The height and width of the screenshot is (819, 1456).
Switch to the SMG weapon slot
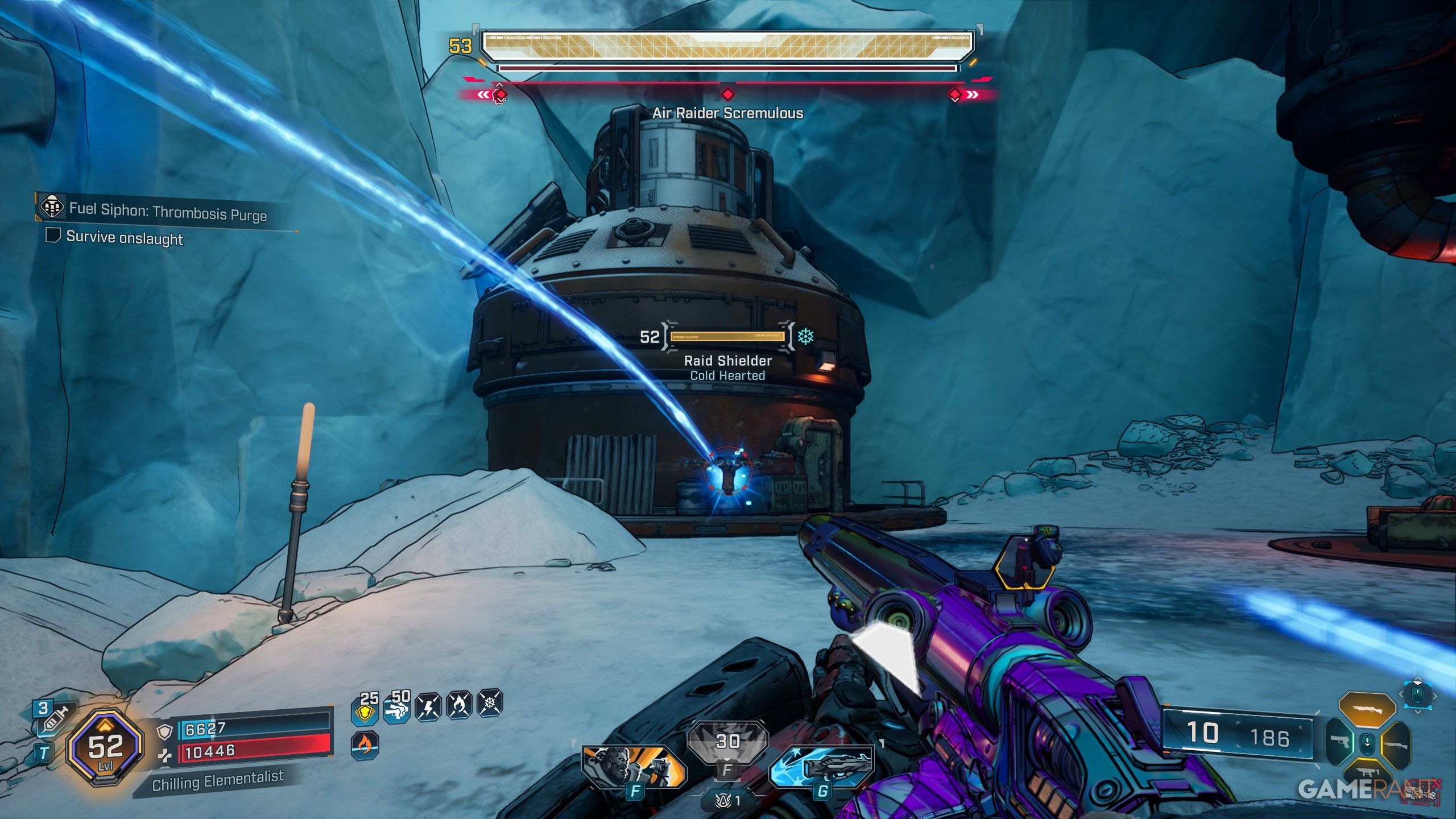coord(1367,772)
